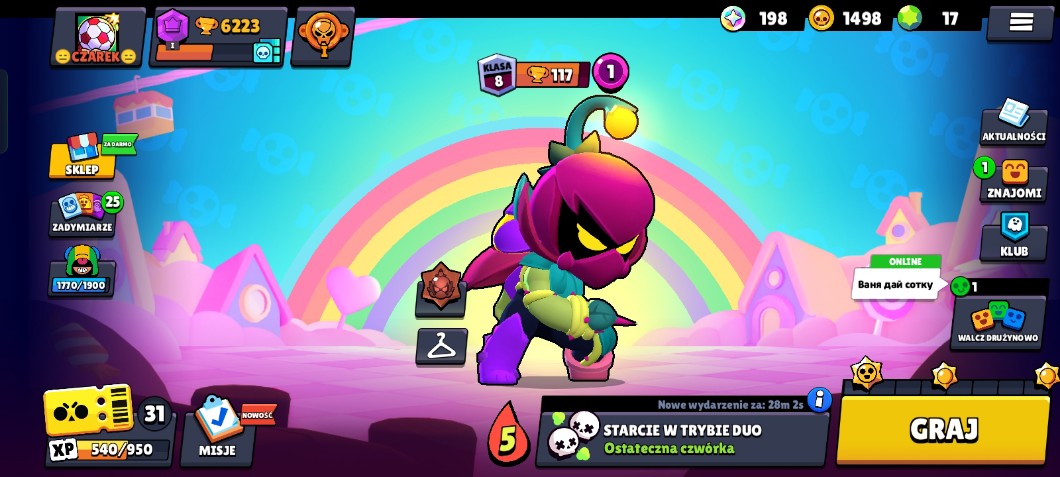Viewport: 1060px width, 477px height.
Task: Open the online friend chat bubble
Action: pos(896,284)
